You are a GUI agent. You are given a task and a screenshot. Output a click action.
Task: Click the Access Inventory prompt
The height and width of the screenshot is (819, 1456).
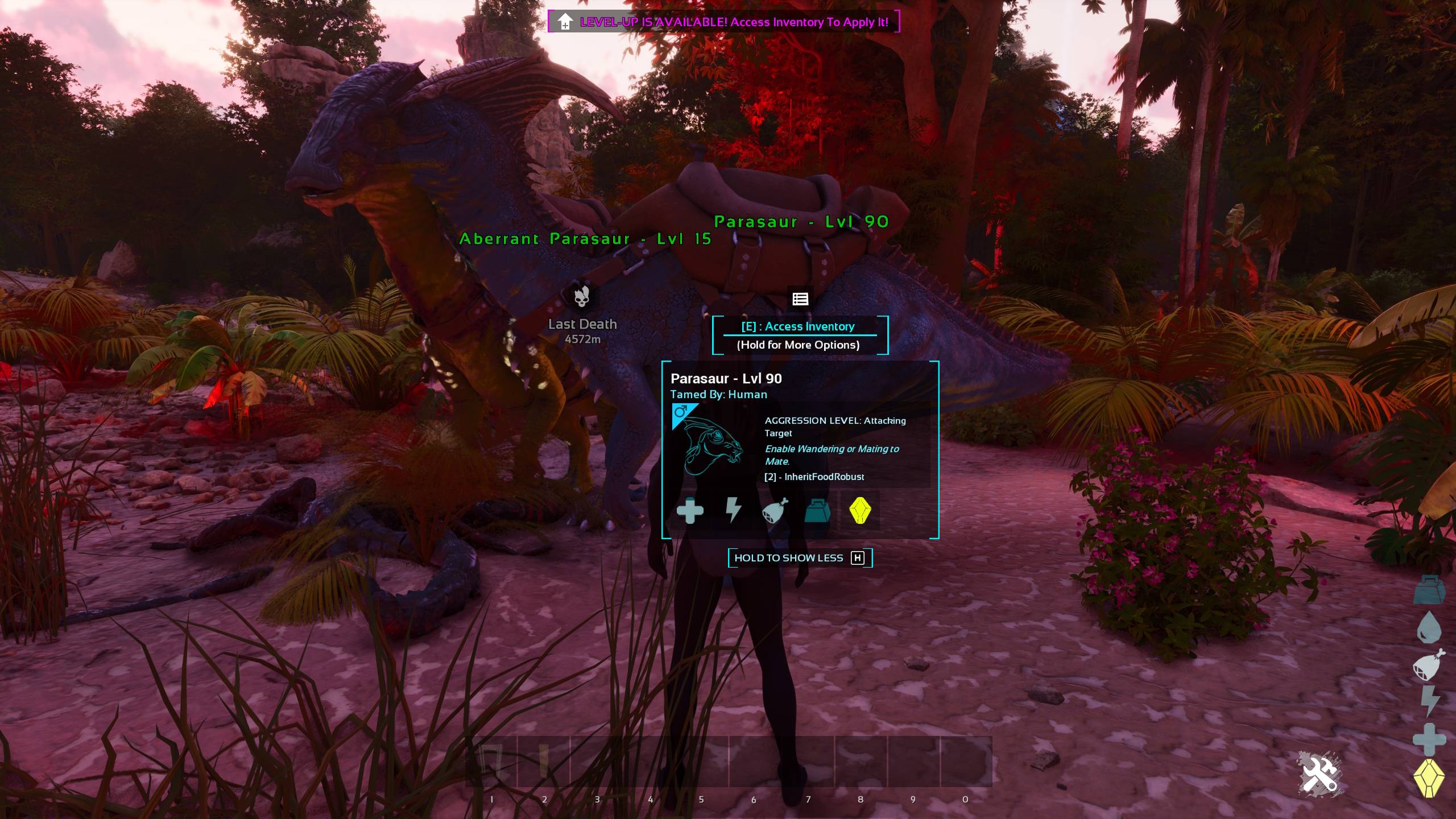click(x=799, y=326)
